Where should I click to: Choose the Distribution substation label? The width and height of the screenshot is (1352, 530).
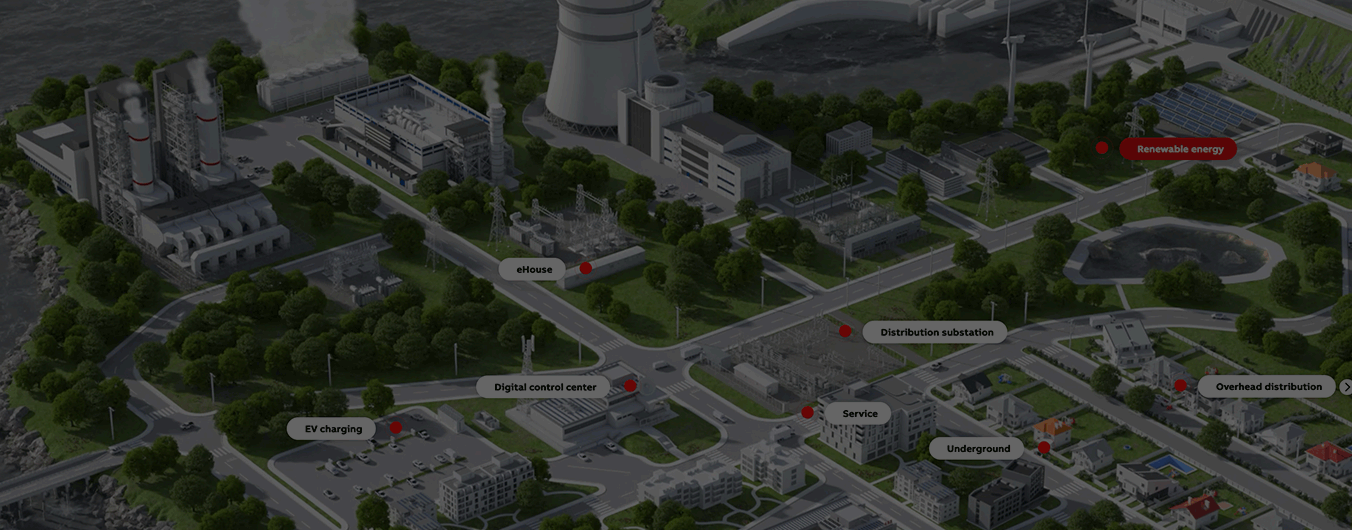coord(936,332)
